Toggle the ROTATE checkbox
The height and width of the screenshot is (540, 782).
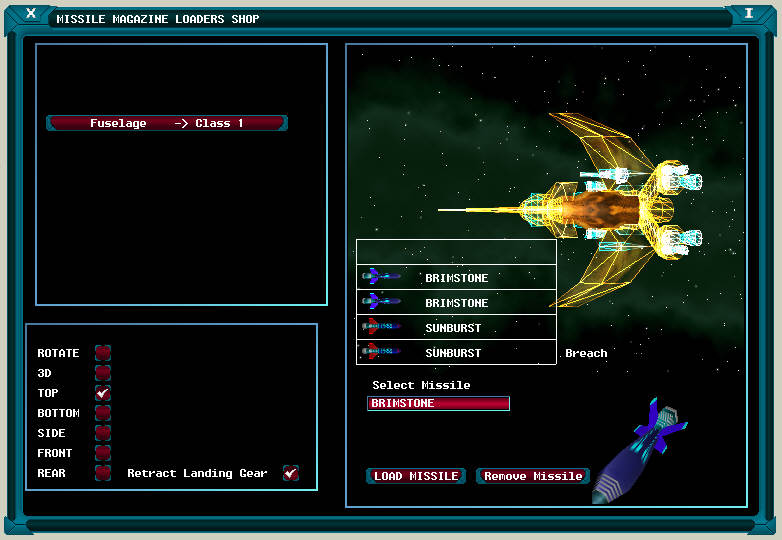[103, 353]
